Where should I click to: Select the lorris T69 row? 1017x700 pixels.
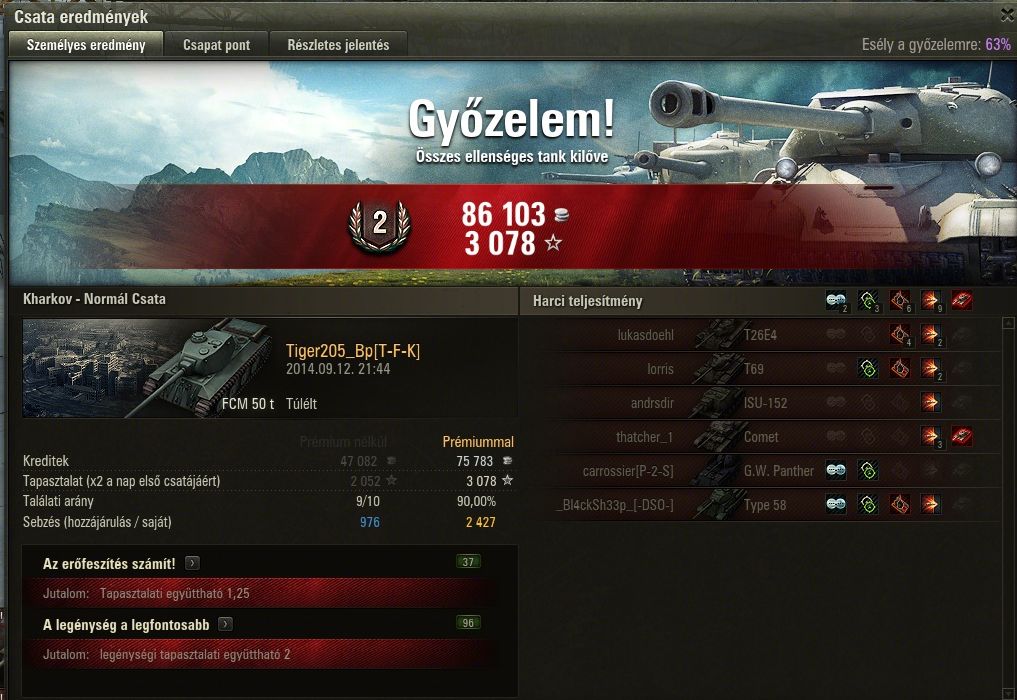click(760, 369)
